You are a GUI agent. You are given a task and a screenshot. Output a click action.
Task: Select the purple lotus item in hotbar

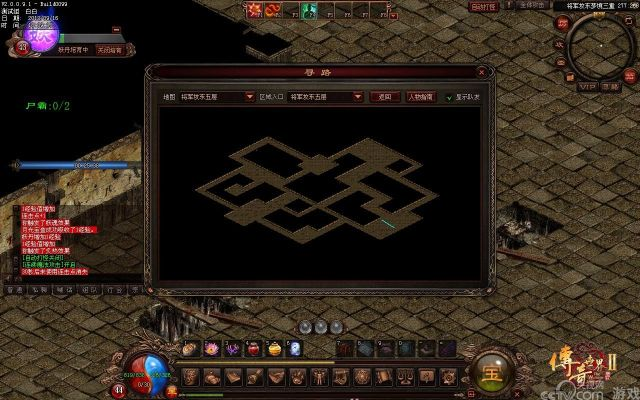[x=212, y=348]
